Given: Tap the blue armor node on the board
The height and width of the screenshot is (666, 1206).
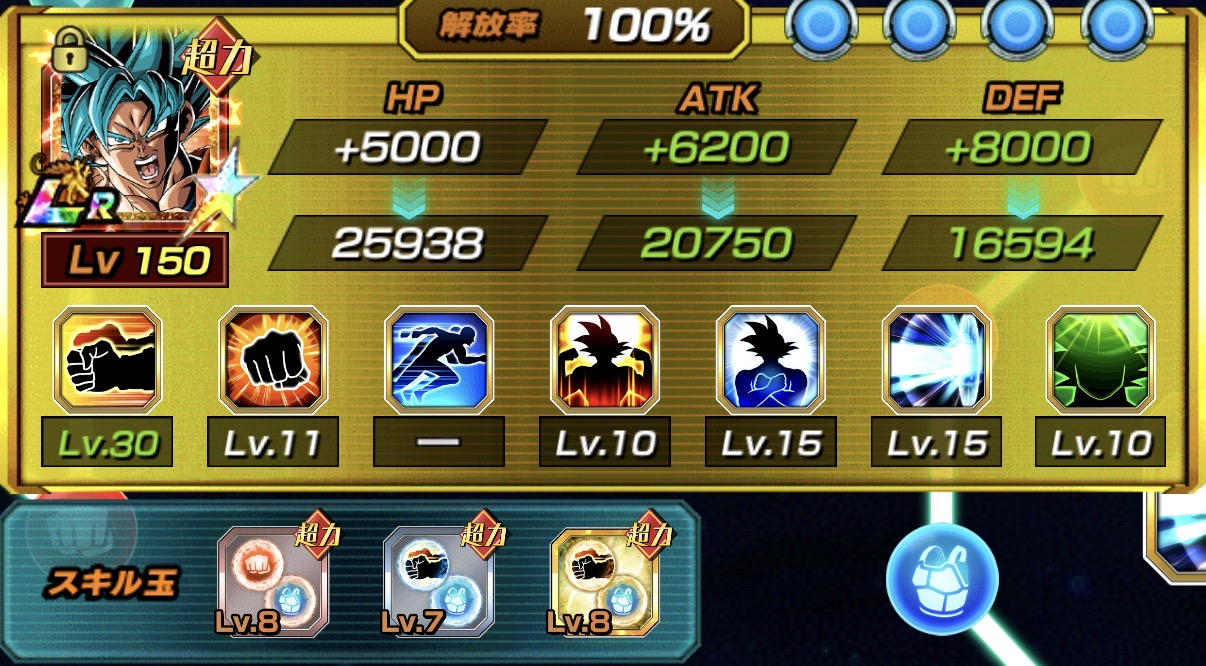Looking at the screenshot, I should [942, 577].
